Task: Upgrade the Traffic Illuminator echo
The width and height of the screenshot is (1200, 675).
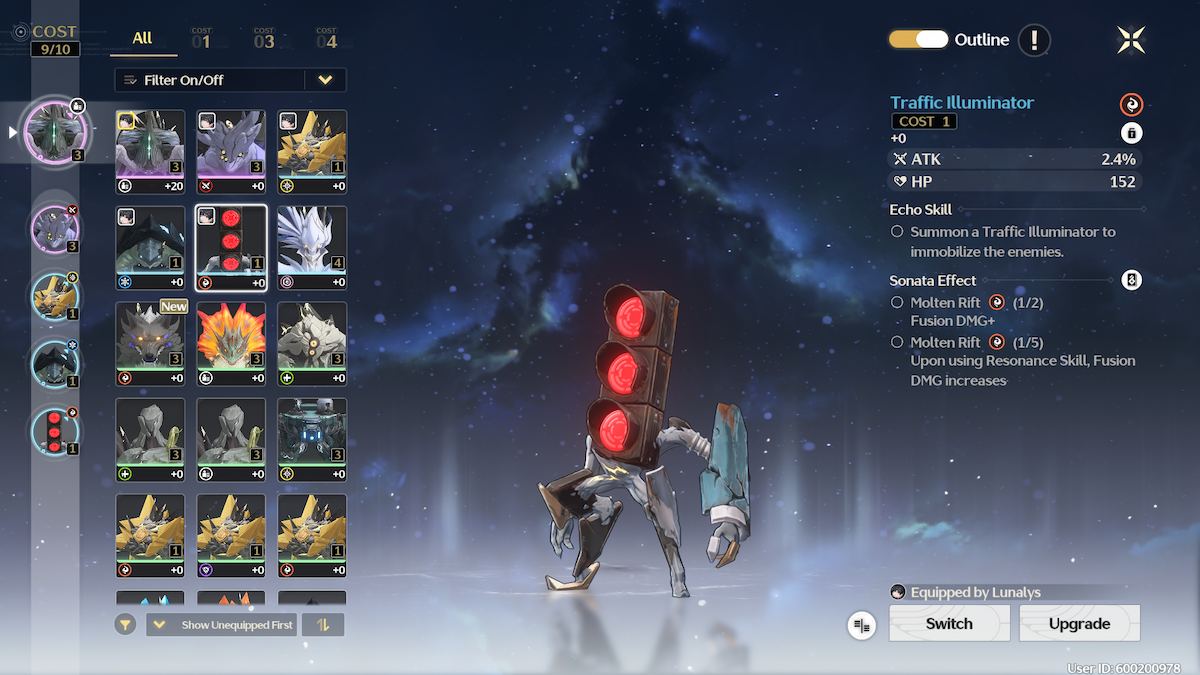Action: [1079, 623]
